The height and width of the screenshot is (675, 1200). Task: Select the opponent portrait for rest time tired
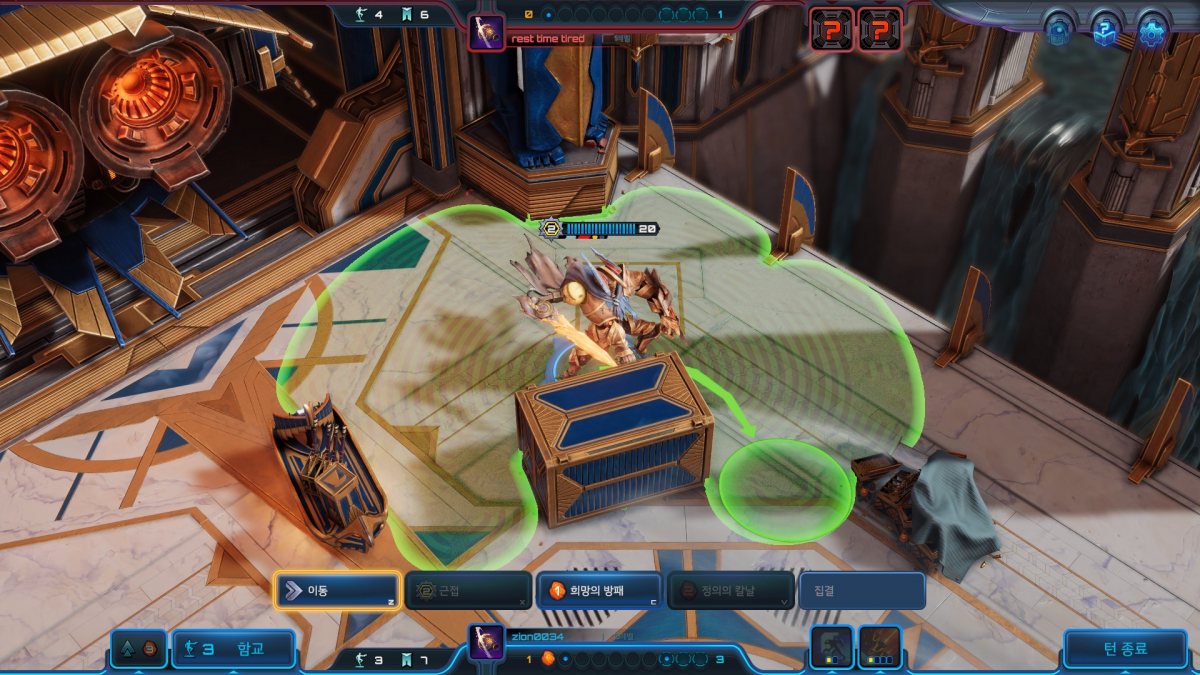tap(487, 33)
